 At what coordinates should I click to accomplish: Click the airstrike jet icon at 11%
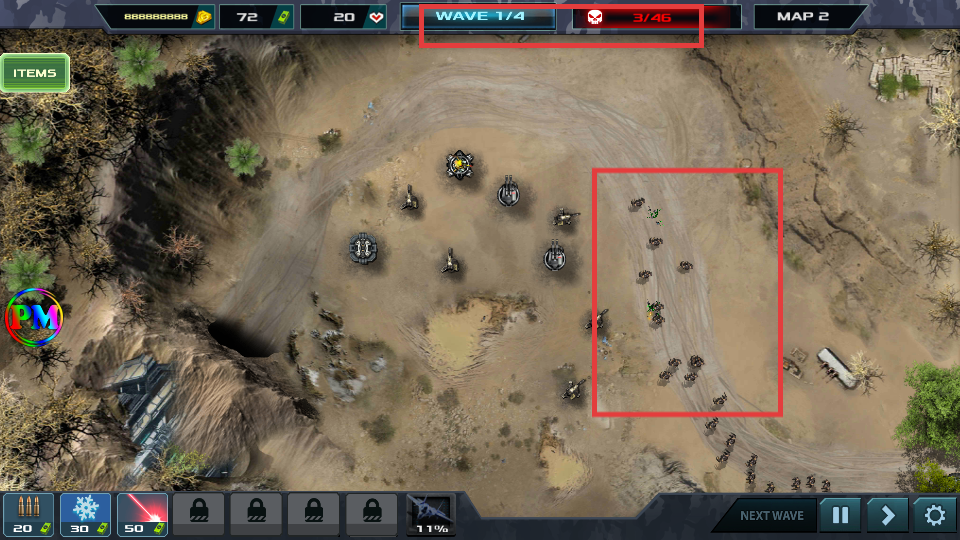pyautogui.click(x=431, y=514)
